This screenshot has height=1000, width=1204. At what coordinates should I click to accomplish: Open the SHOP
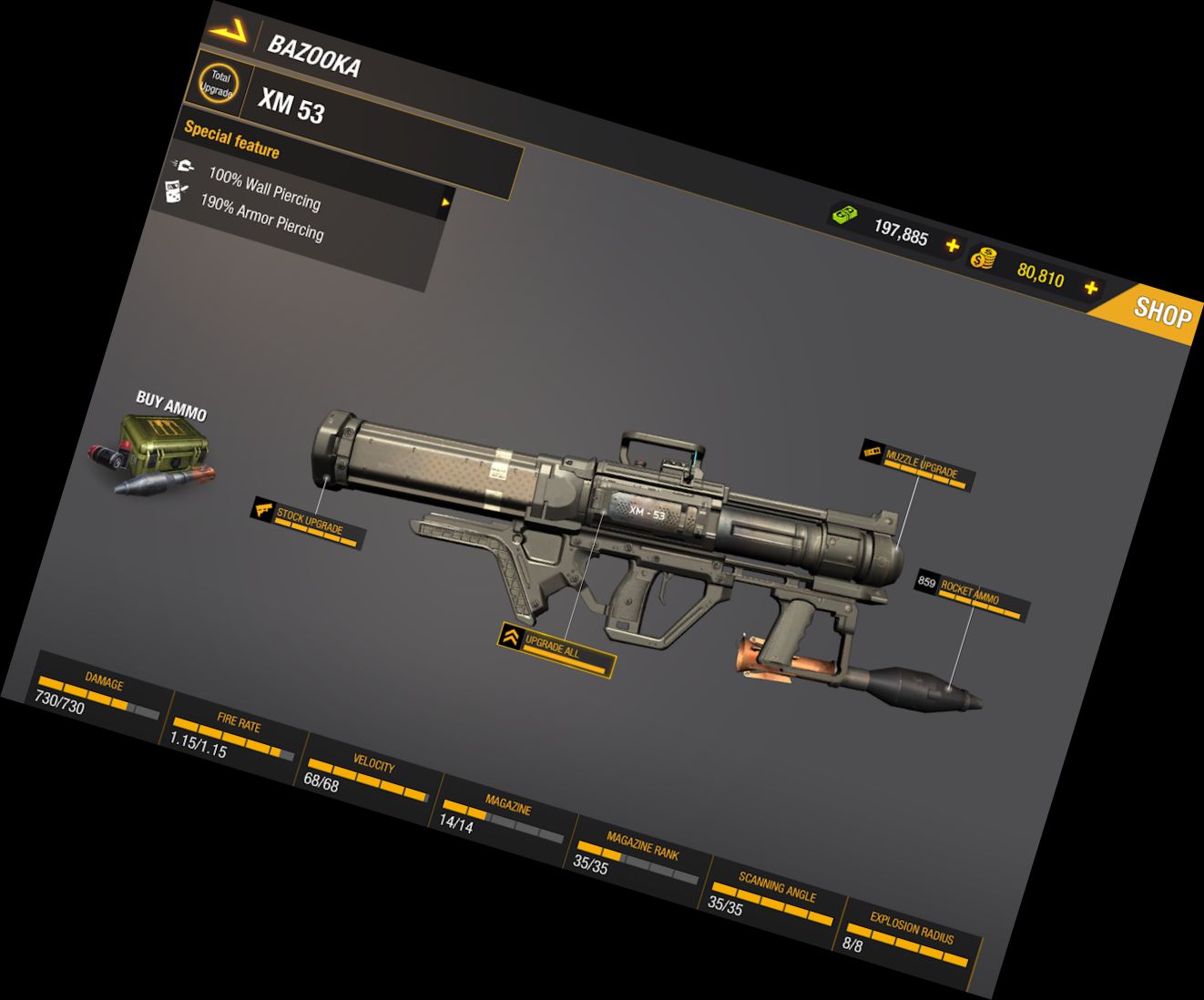click(x=1160, y=312)
